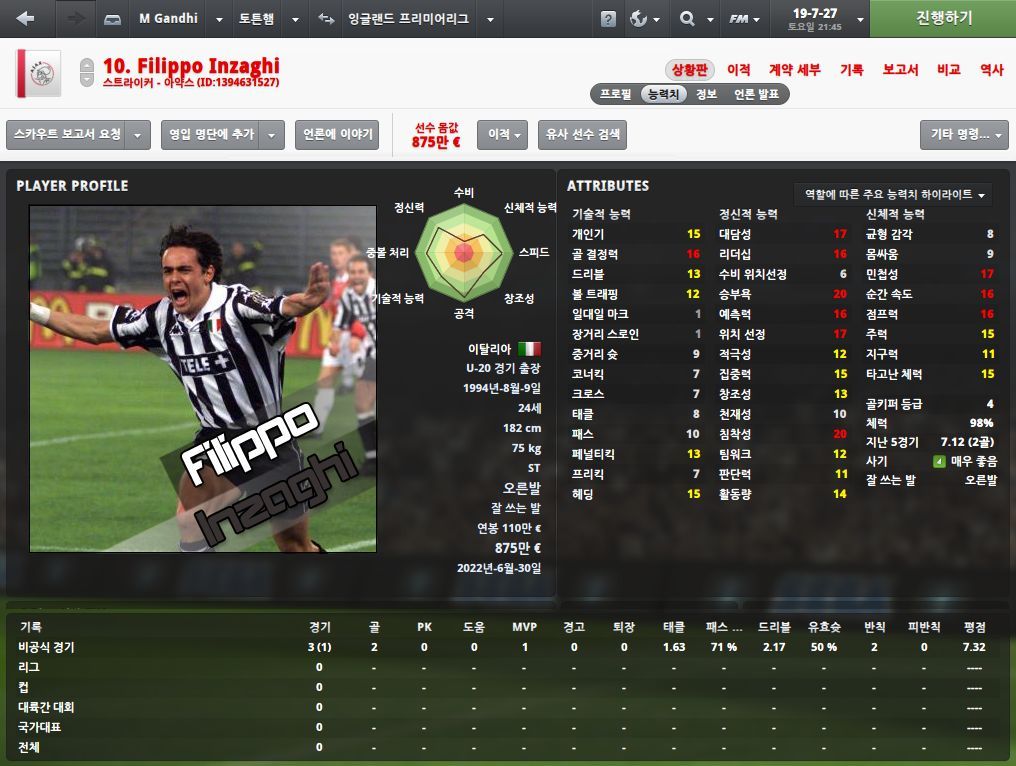Select the 언론 발표 sub-tab

[756, 94]
